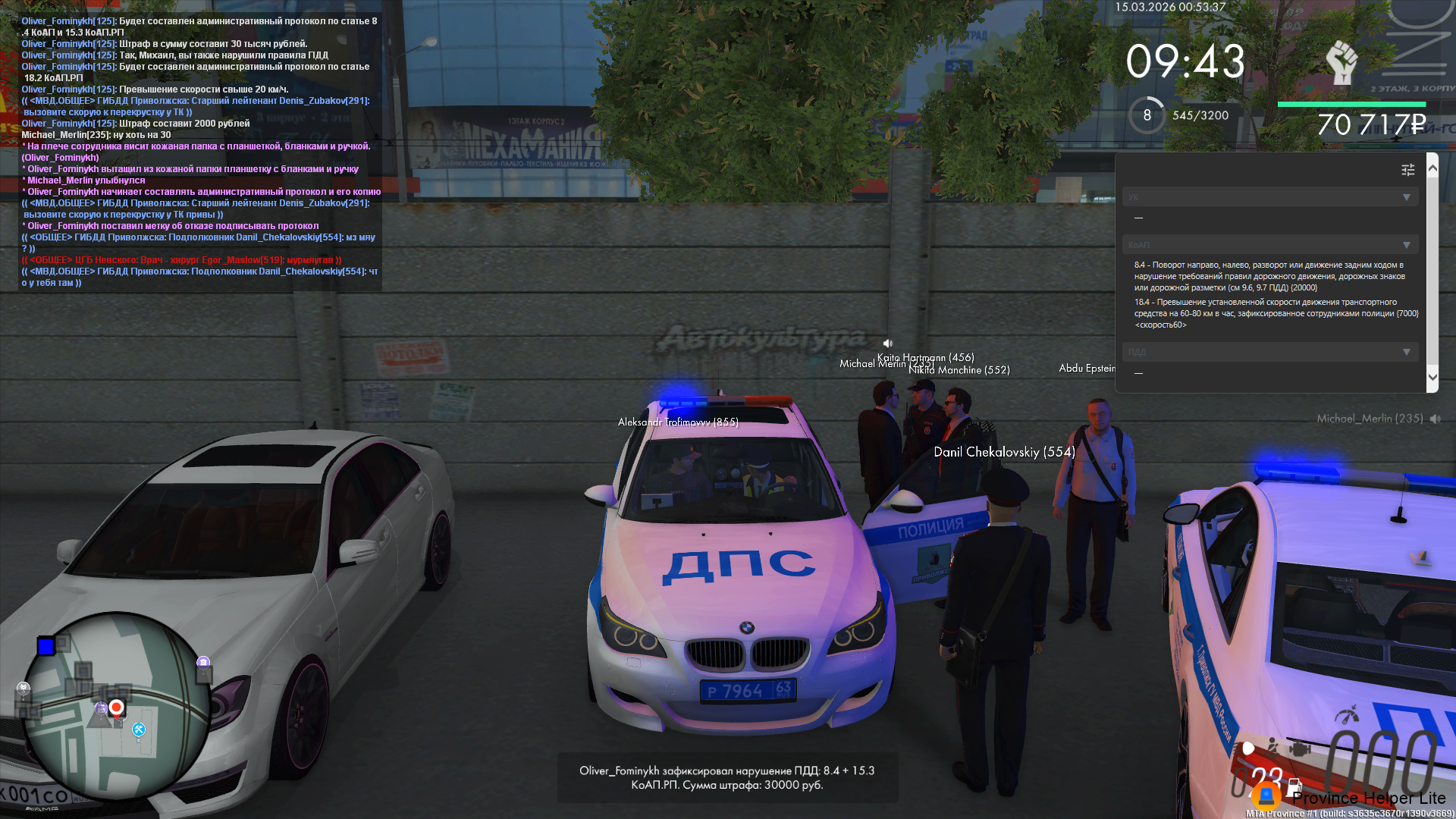Click the red location marker on the minimap
1456x819 pixels.
(x=116, y=708)
